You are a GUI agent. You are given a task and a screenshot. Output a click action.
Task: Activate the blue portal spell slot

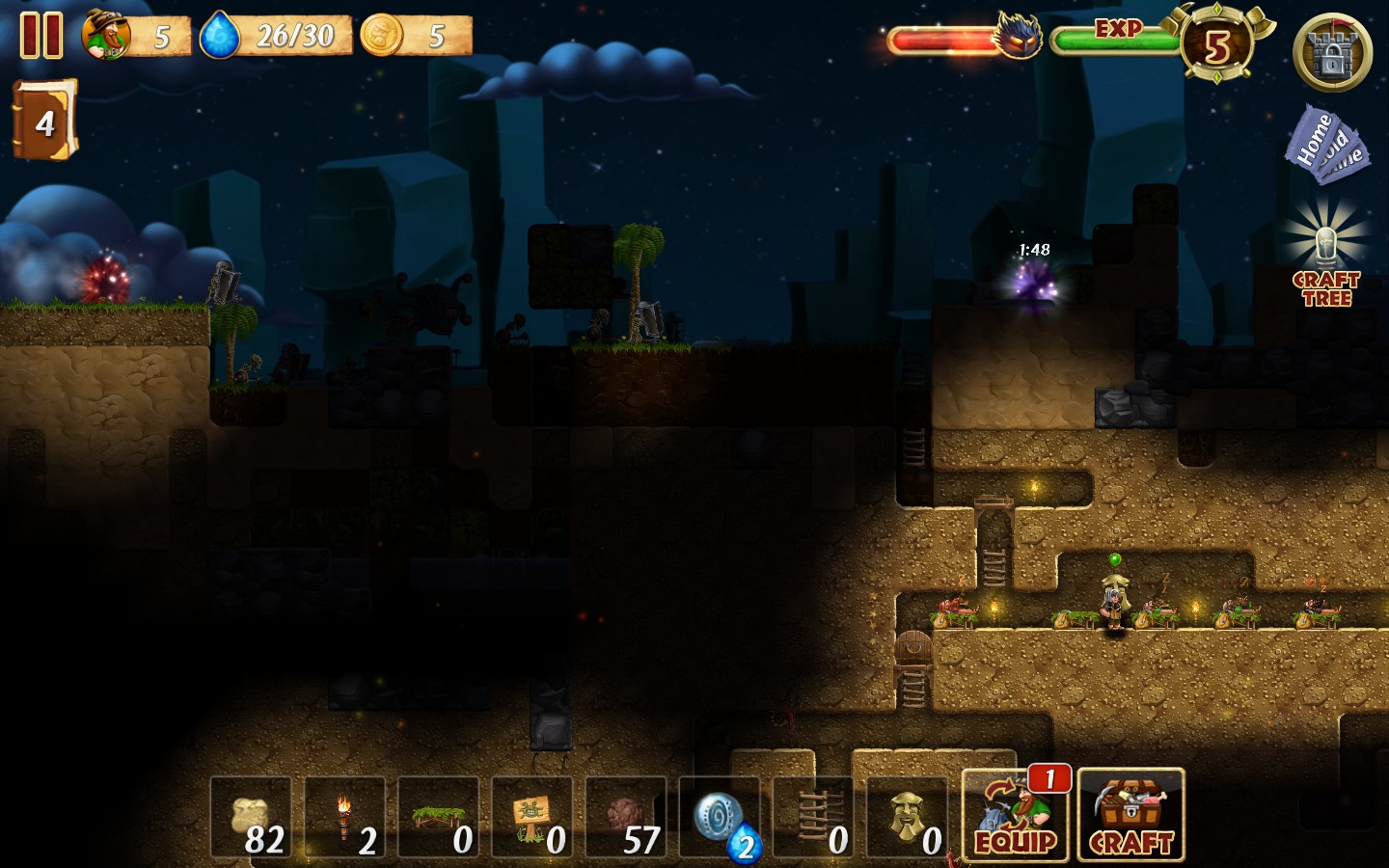click(720, 818)
